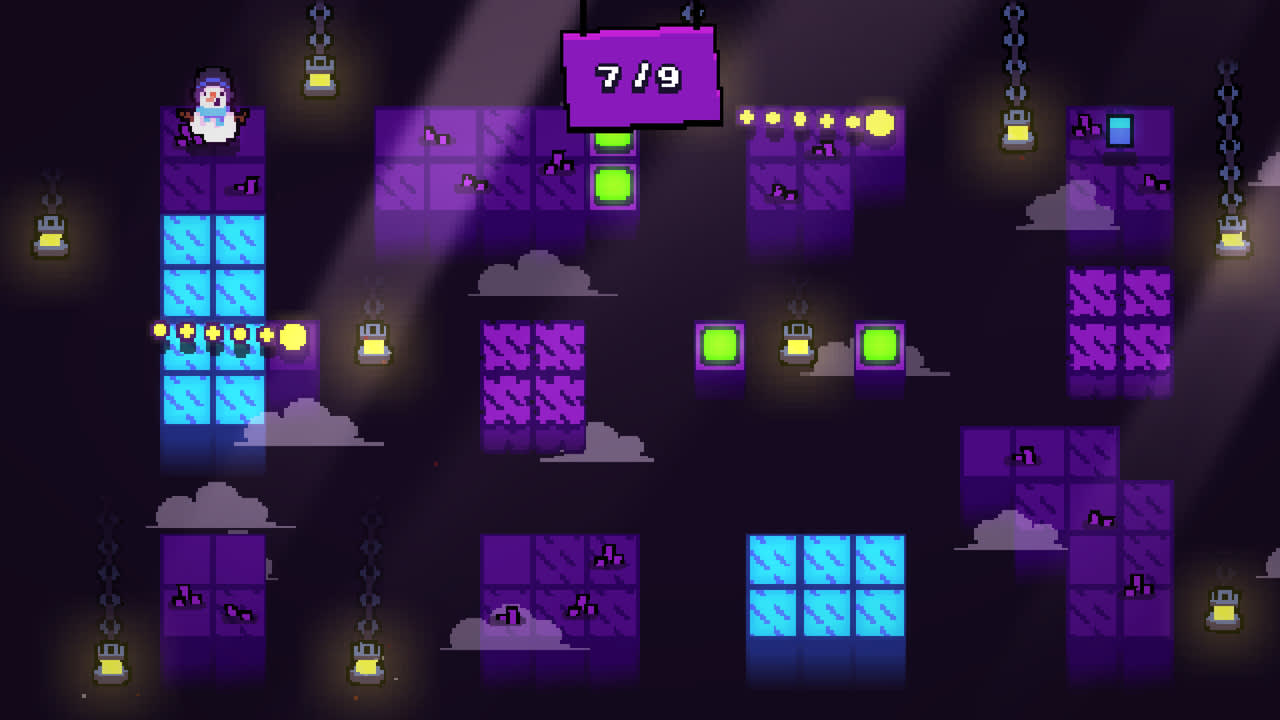Image resolution: width=1280 pixels, height=720 pixels.
Task: Toggle the left green switch block
Action: click(x=718, y=345)
